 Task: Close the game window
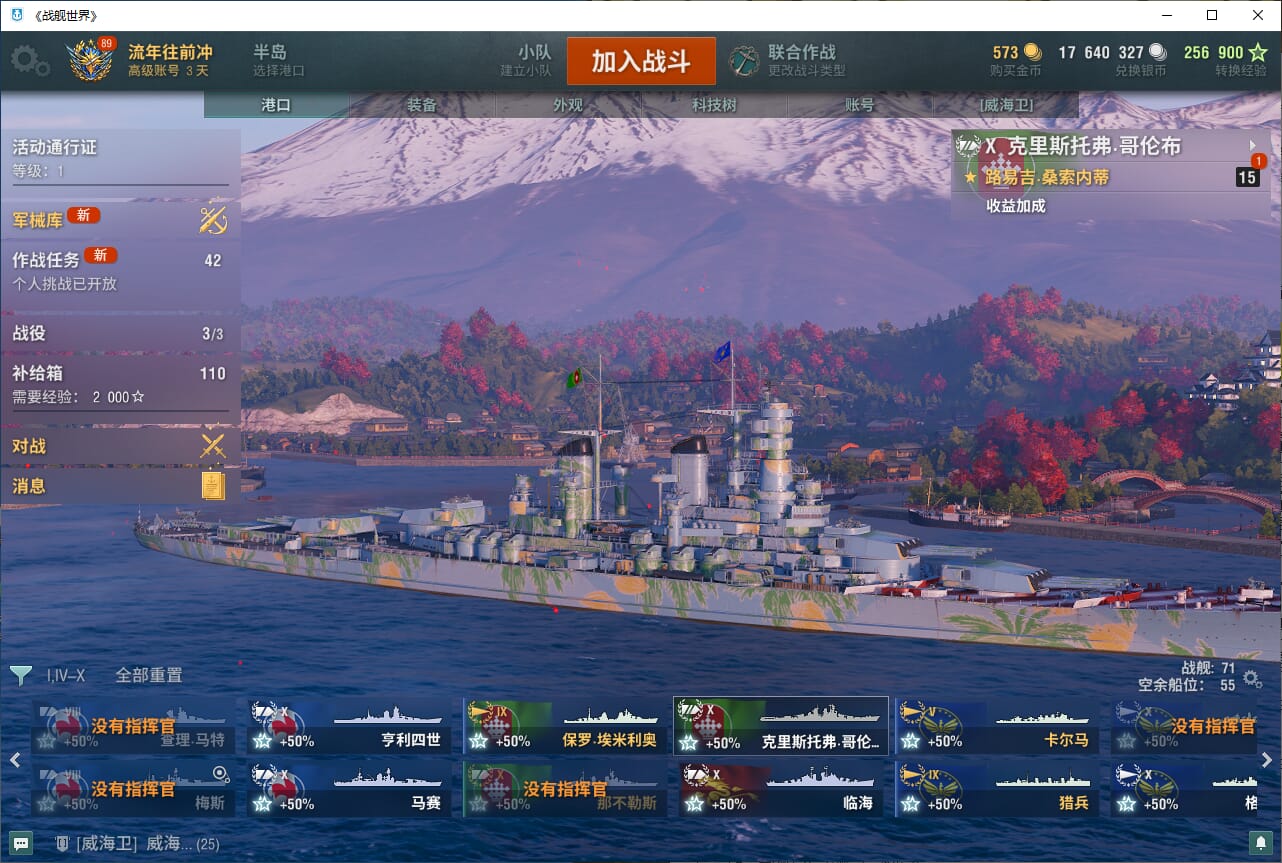point(1258,15)
